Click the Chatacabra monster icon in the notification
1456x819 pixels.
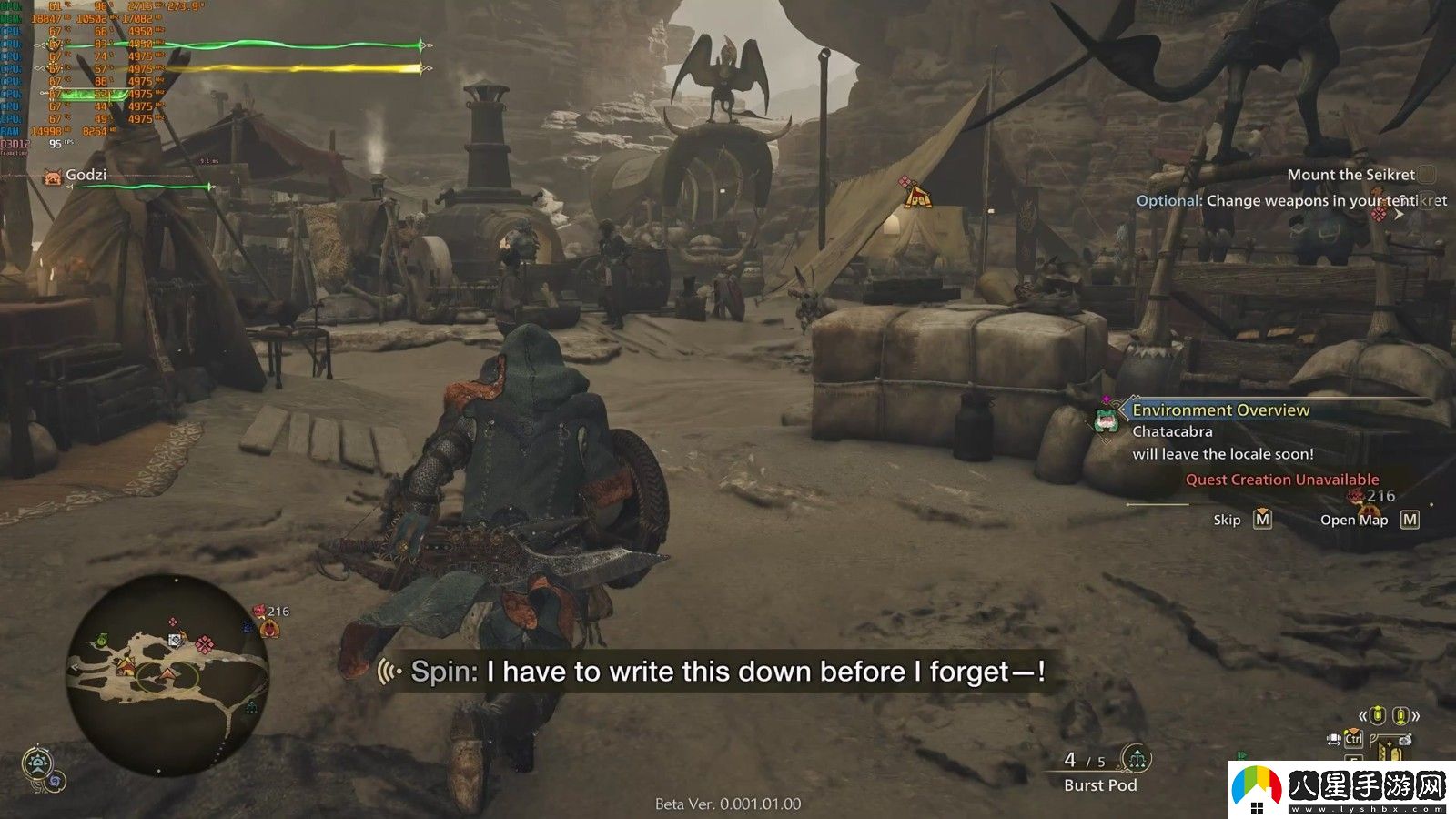[x=1107, y=420]
